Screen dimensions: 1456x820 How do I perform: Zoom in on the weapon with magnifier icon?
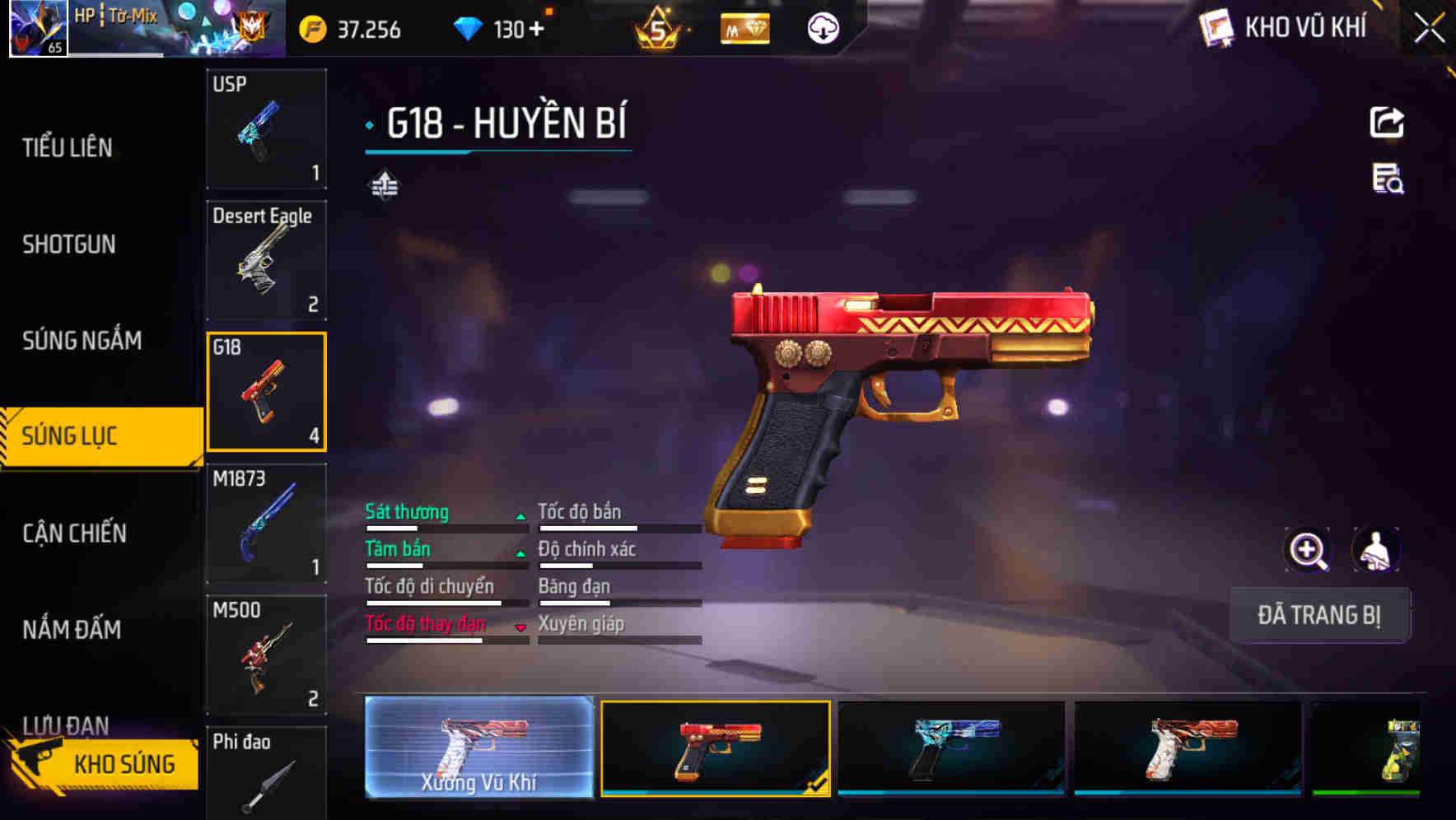tap(1306, 549)
